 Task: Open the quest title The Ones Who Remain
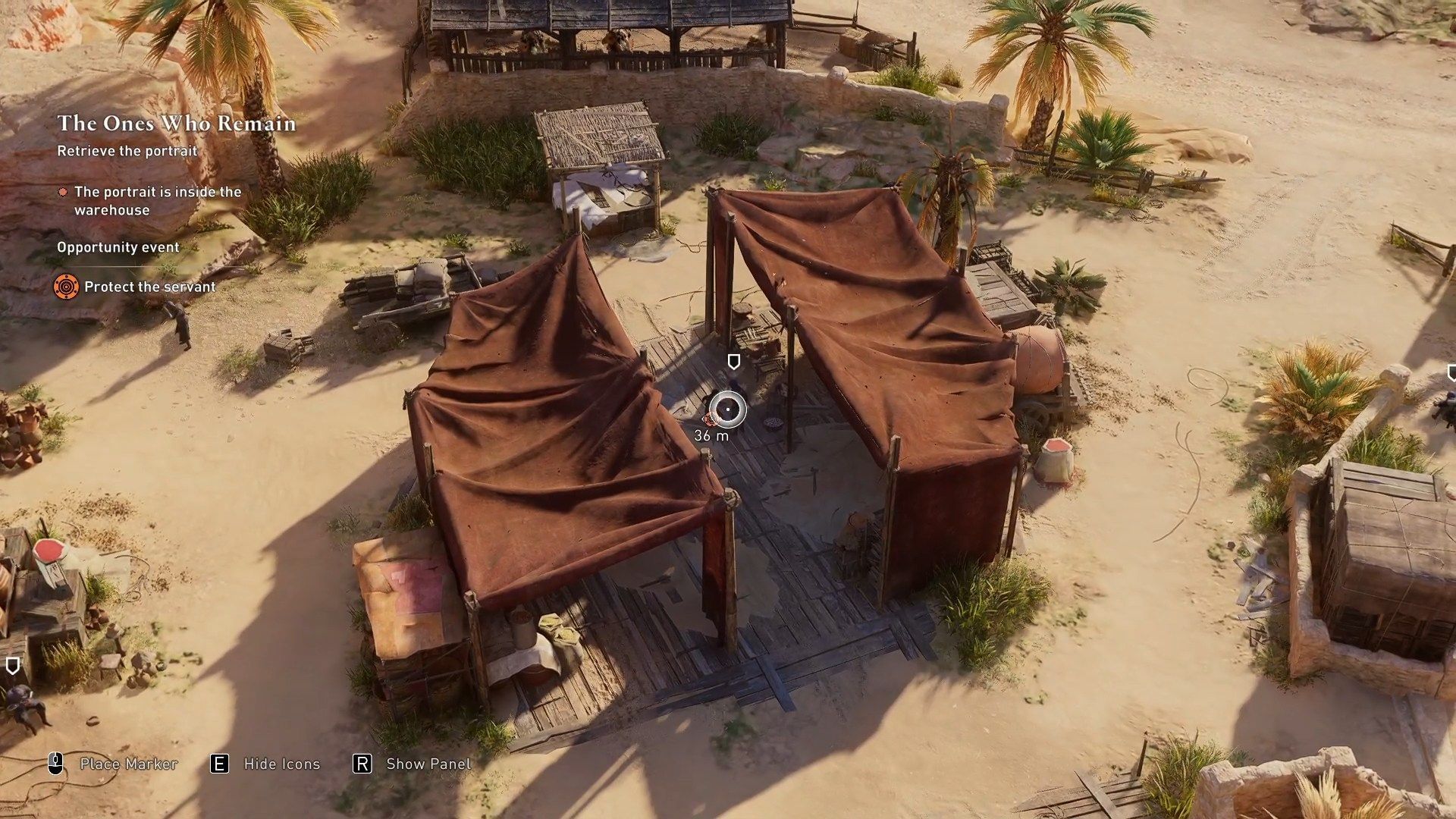click(x=176, y=124)
